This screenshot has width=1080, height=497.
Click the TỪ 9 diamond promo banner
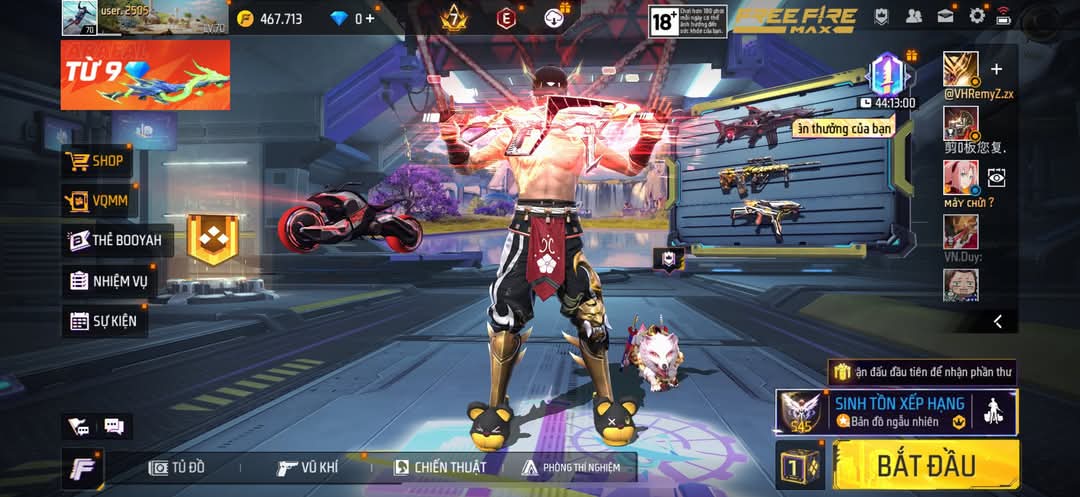pyautogui.click(x=145, y=75)
